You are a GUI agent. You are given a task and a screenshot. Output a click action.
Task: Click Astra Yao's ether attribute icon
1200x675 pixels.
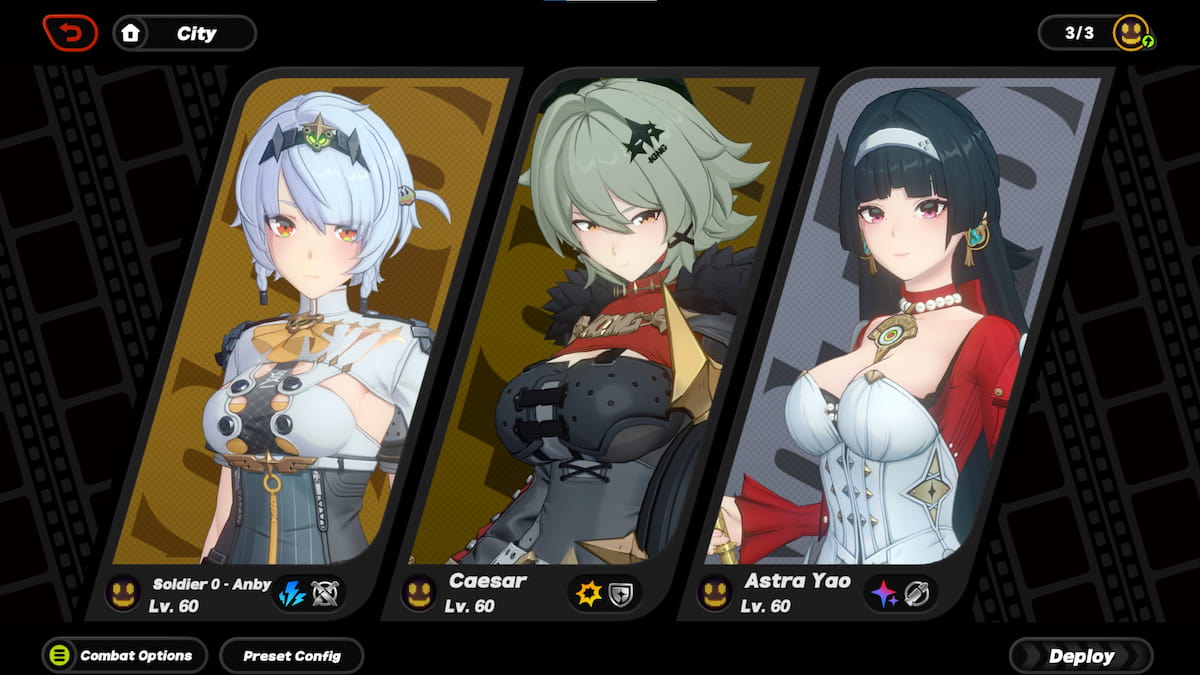(884, 593)
